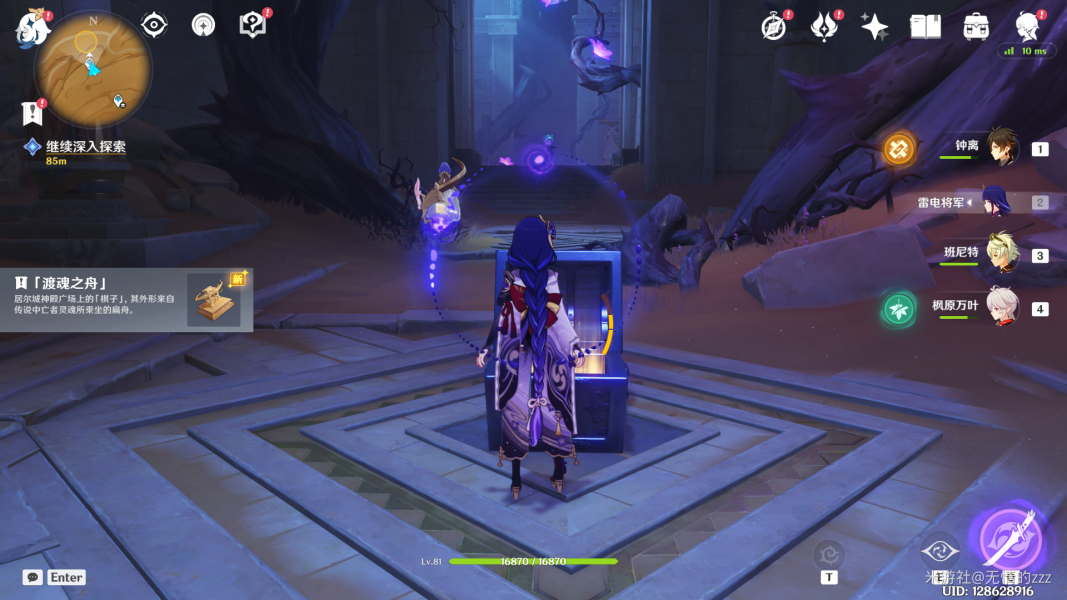Open the inventory backpack
Viewport: 1067px width, 600px height.
pos(976,27)
